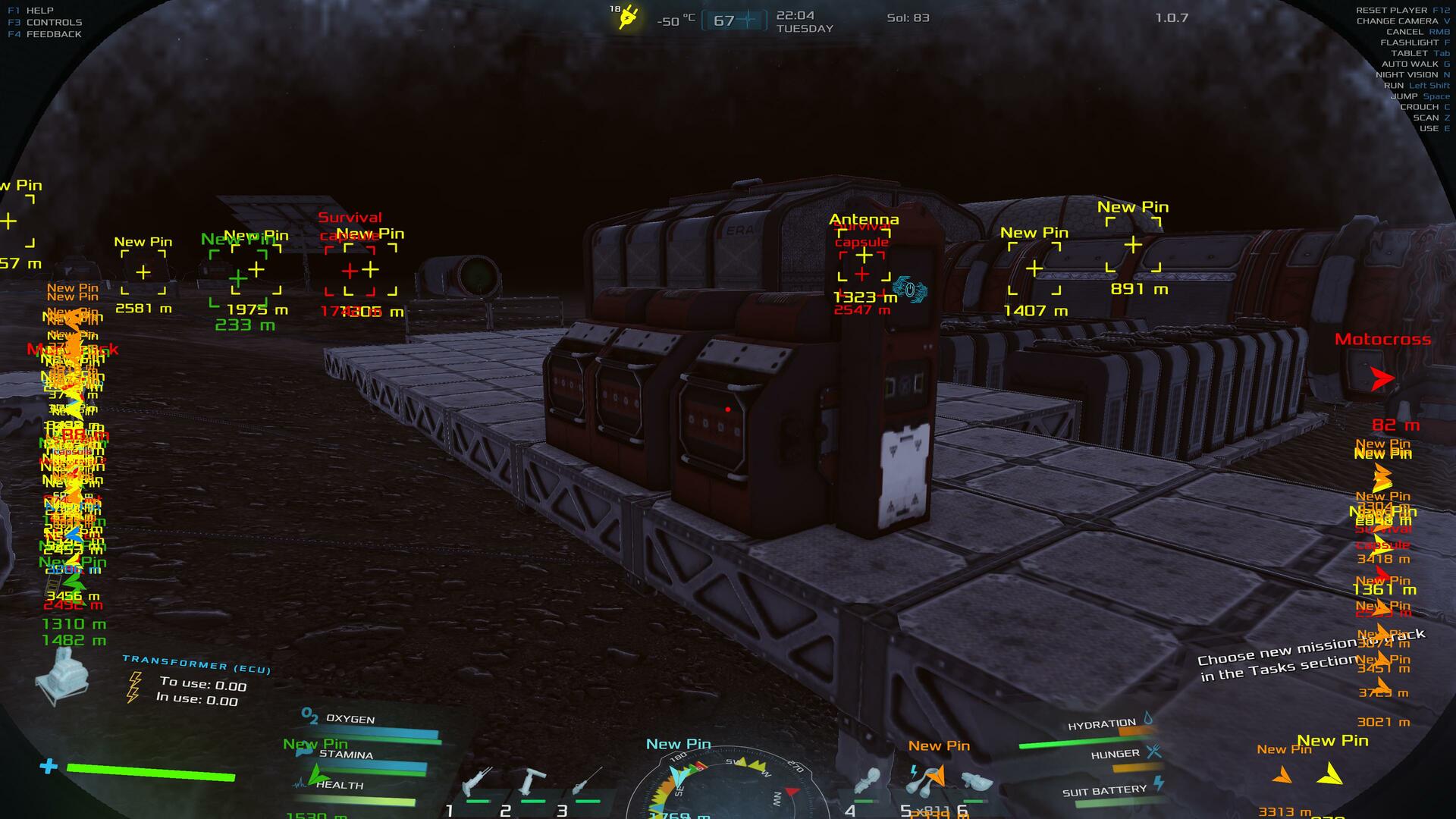Equip the thin probe tool in slot 3
The height and width of the screenshot is (819, 1456).
(586, 781)
